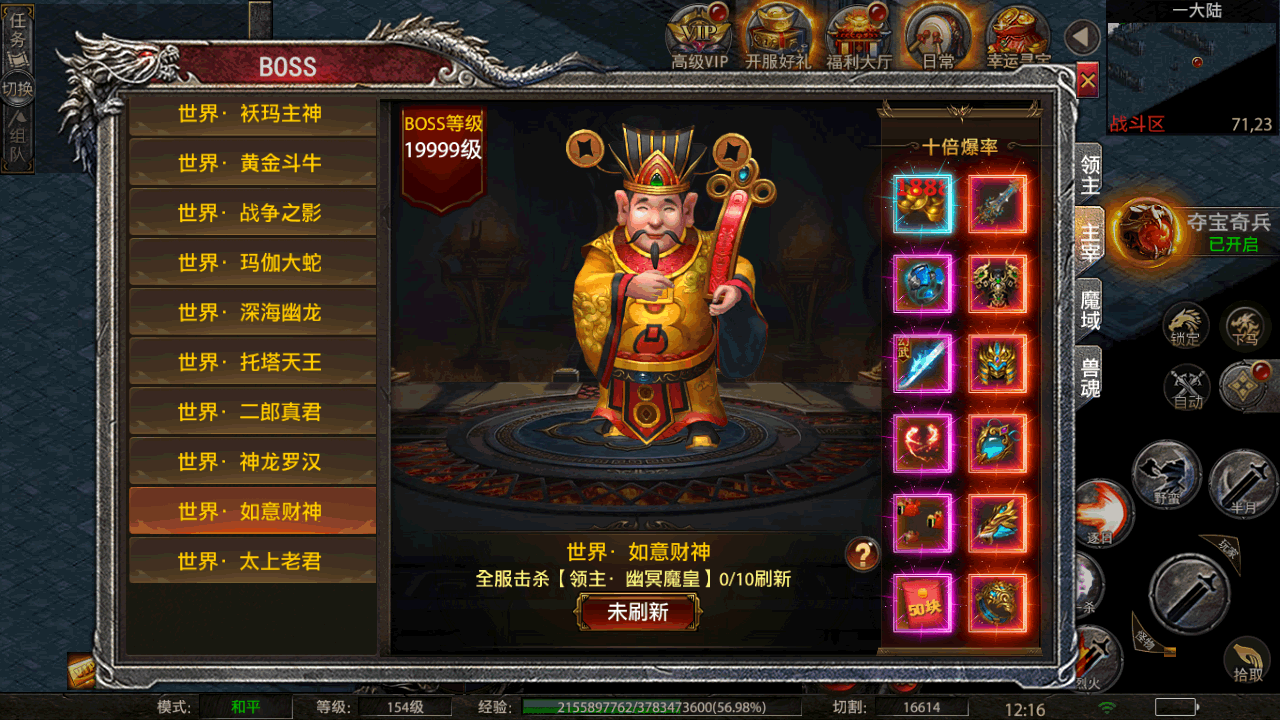Choose 世界·战争之影 from the list
The image size is (1280, 720).
[251, 213]
